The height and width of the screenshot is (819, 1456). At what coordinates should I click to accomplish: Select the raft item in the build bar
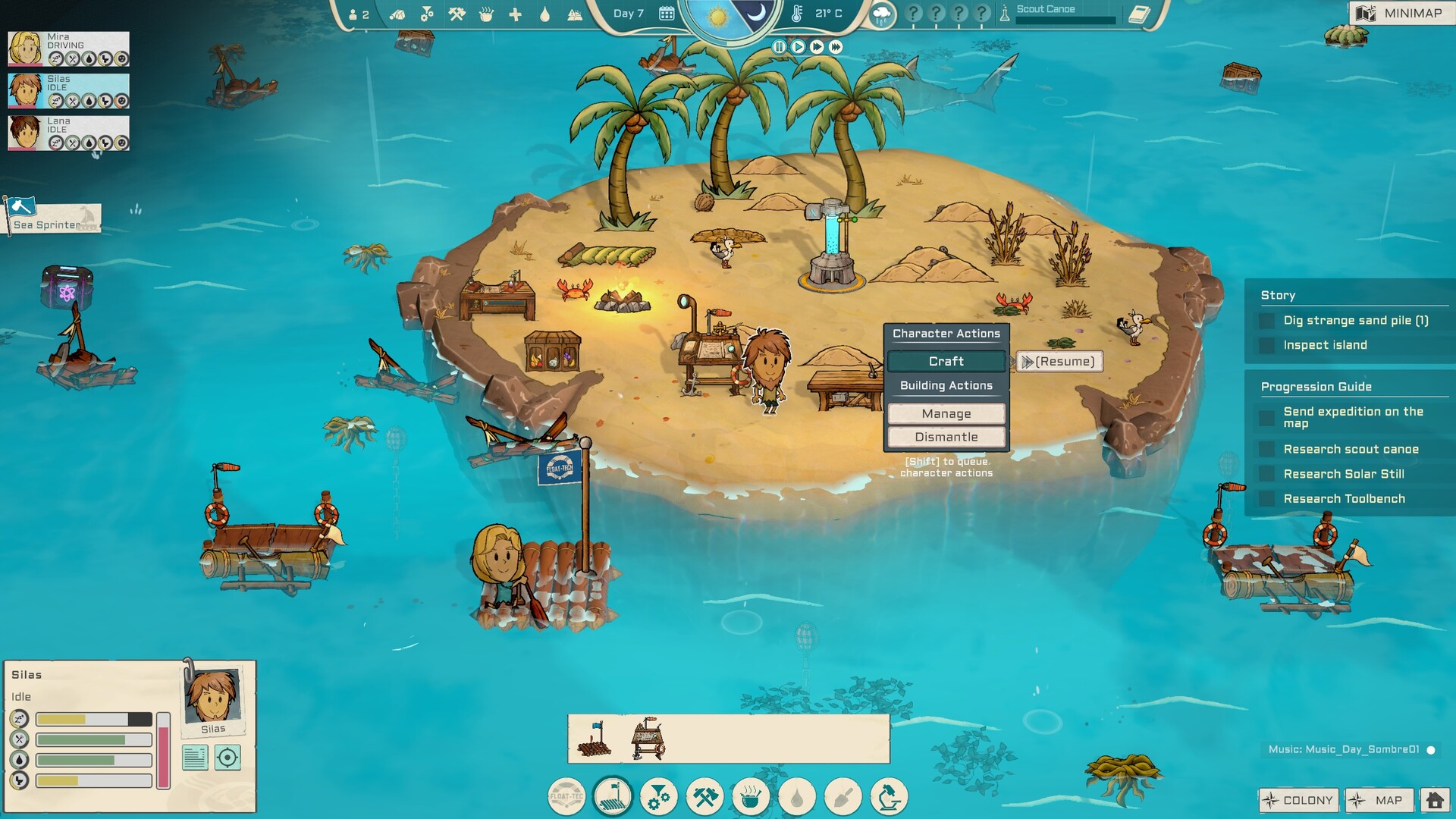tap(595, 739)
